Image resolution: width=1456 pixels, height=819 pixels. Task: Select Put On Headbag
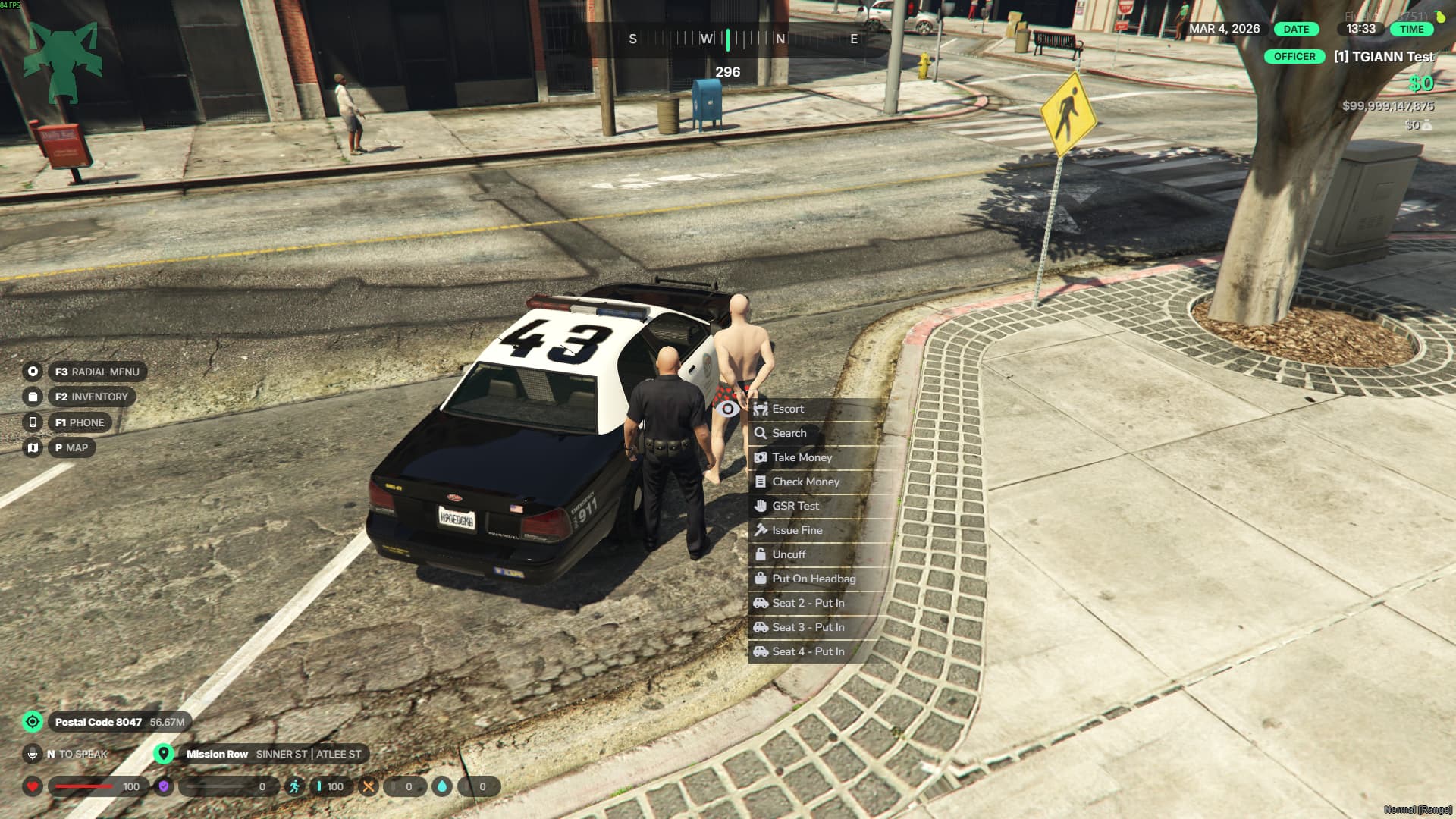(813, 579)
